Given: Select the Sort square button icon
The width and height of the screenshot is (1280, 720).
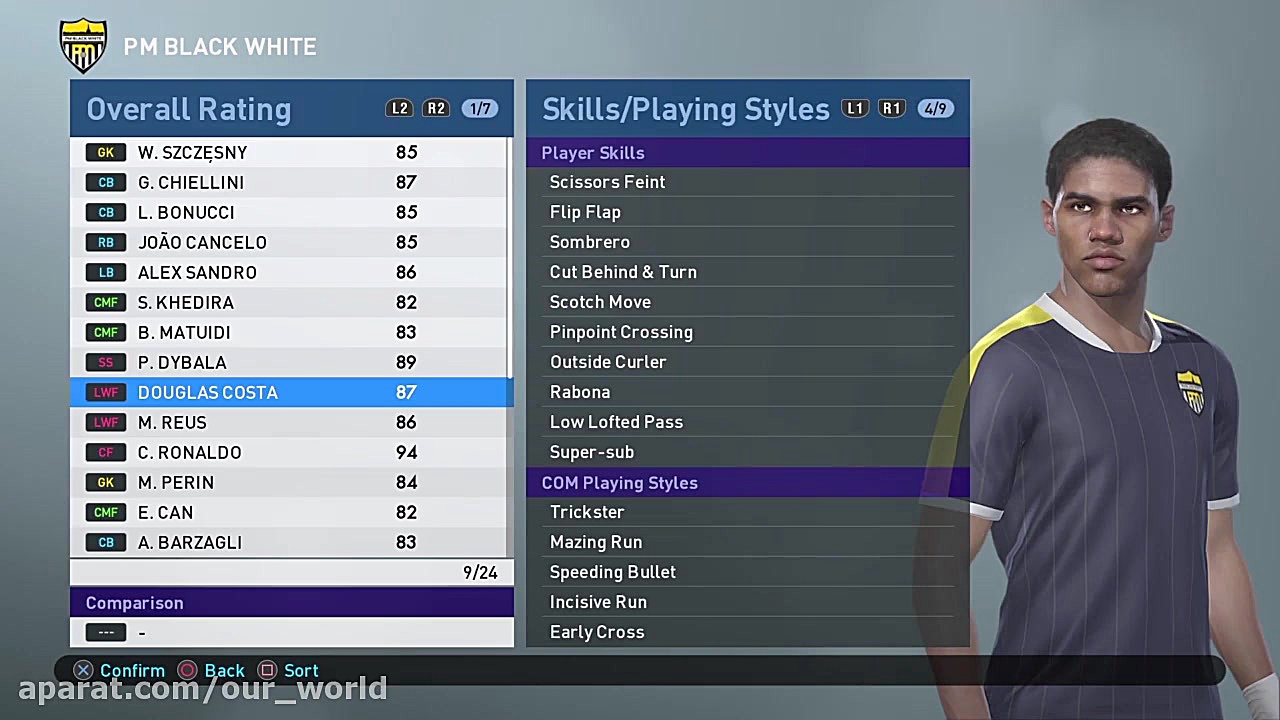Looking at the screenshot, I should point(266,670).
